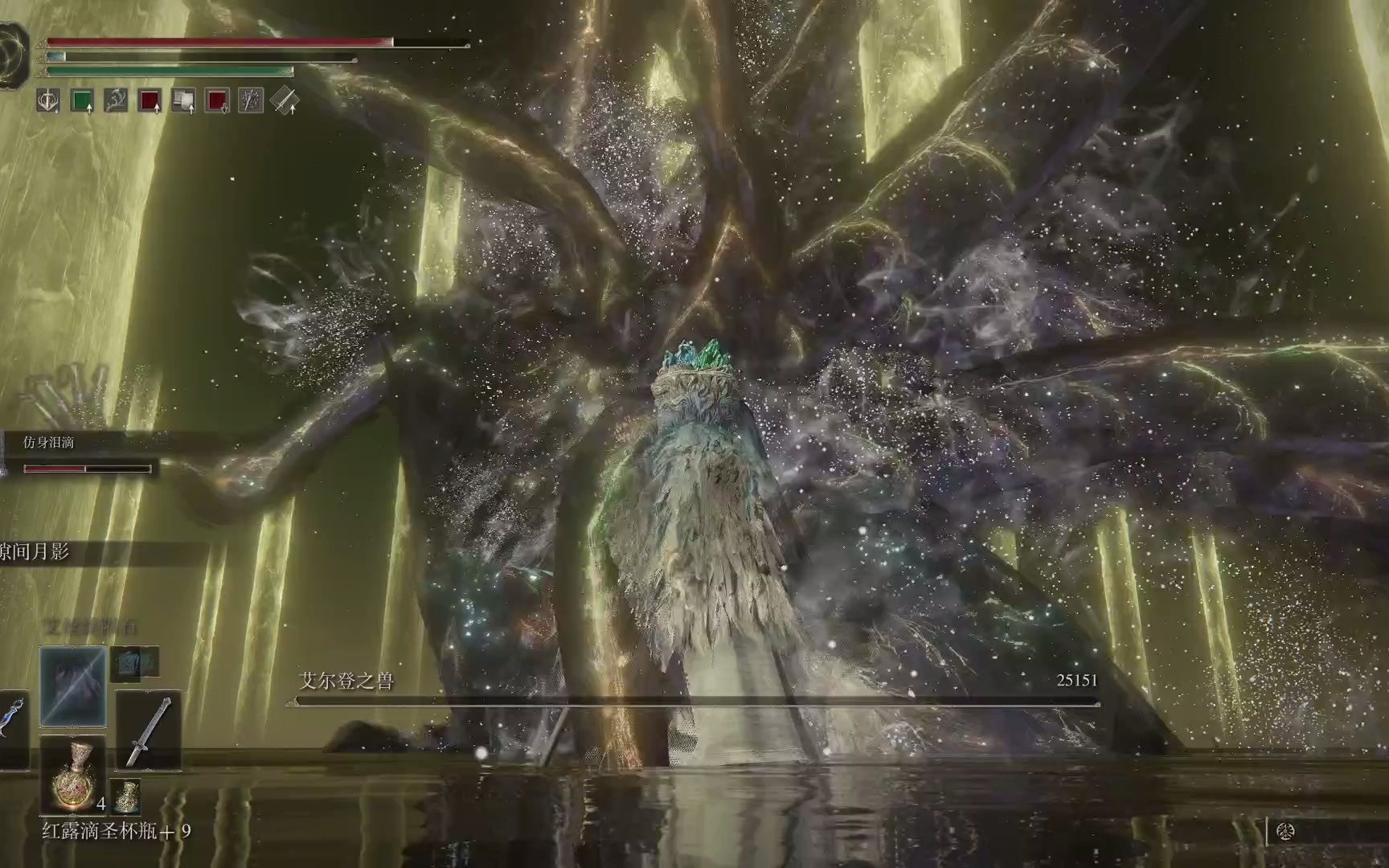Screen dimensions: 1389x868
Task: Select the red square buff with up arrow
Action: [x=150, y=101]
